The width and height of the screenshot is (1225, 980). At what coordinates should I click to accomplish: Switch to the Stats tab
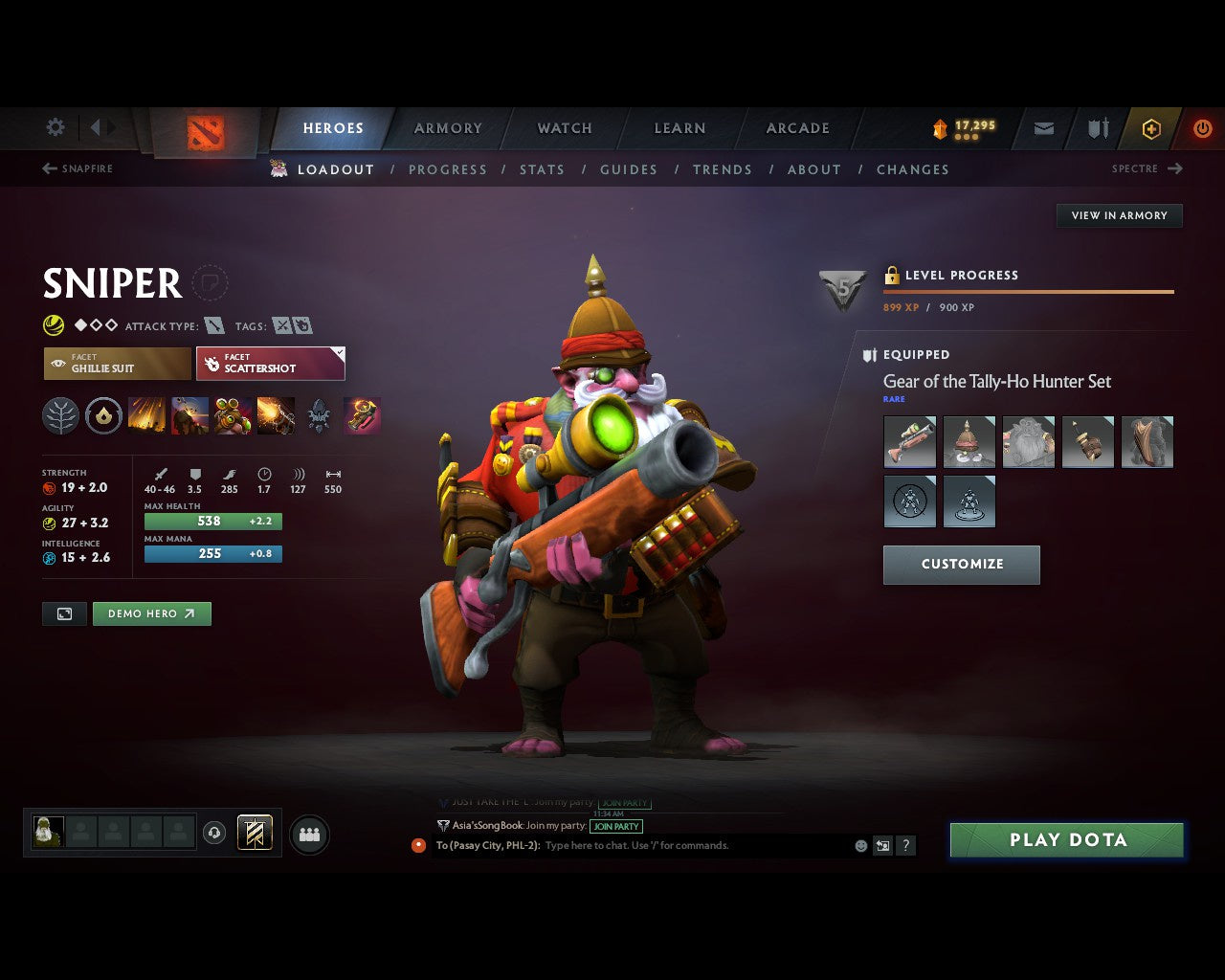click(542, 169)
